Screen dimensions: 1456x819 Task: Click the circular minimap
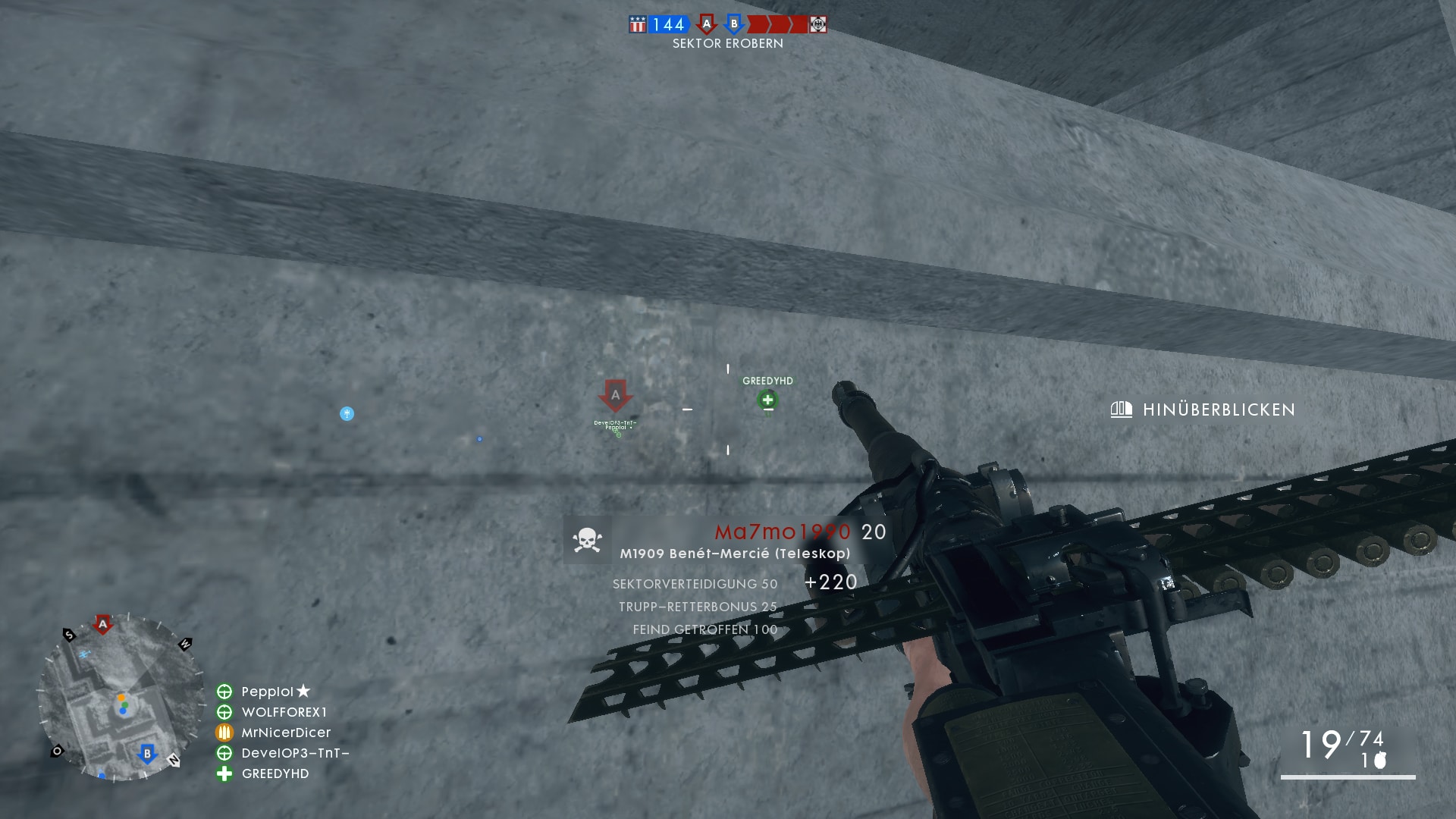click(x=121, y=698)
